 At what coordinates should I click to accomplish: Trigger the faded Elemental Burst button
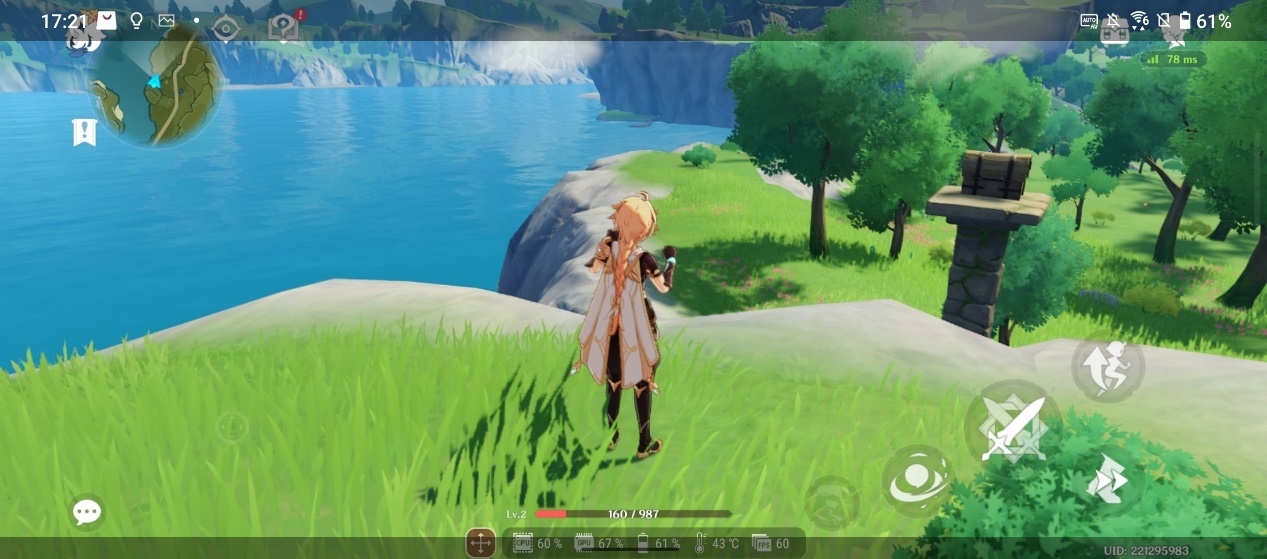click(831, 500)
